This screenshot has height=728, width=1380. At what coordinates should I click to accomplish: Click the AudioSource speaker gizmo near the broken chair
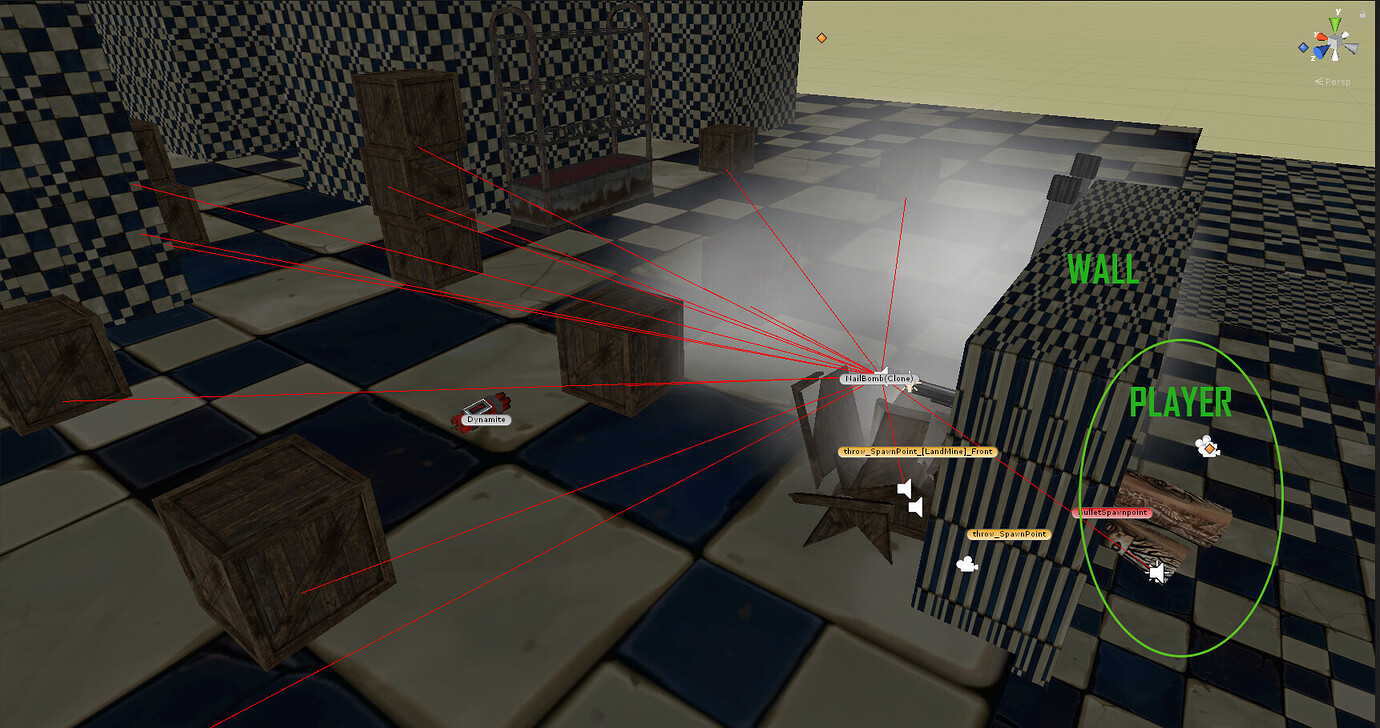click(906, 487)
